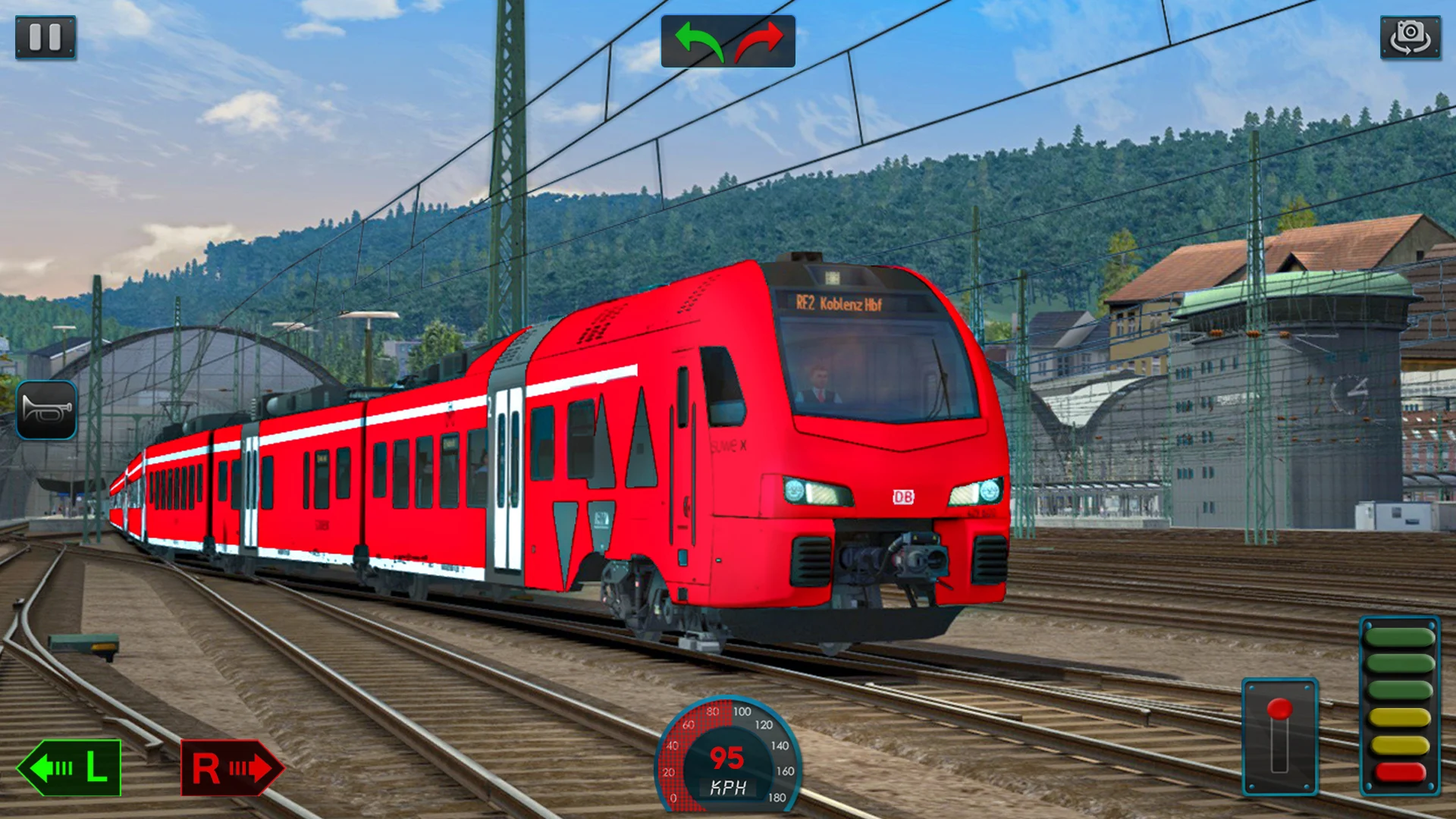The image size is (1456, 819).
Task: Tap the red right arrow direction indicator
Action: 759,41
